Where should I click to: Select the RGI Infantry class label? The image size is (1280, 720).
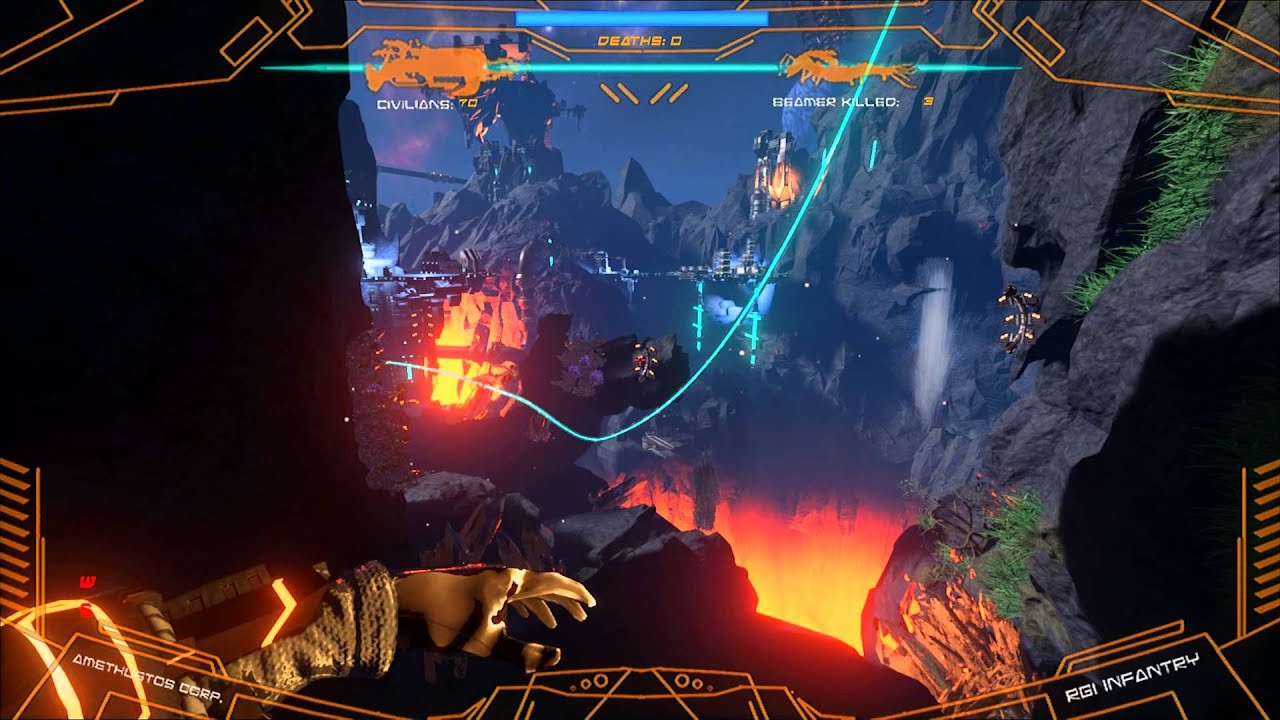[x=1132, y=679]
